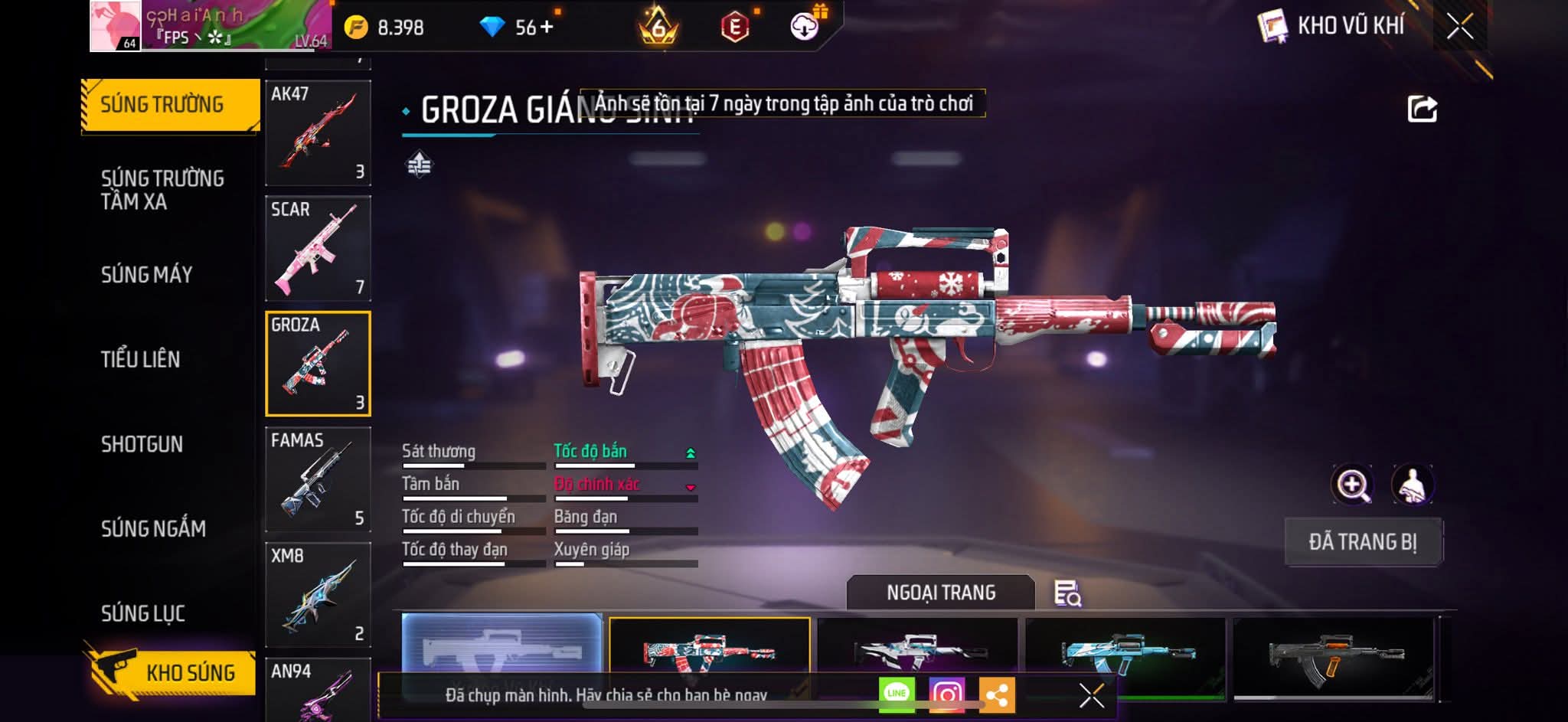Switch to the Súng Máy category
1568x722 pixels.
tap(147, 274)
